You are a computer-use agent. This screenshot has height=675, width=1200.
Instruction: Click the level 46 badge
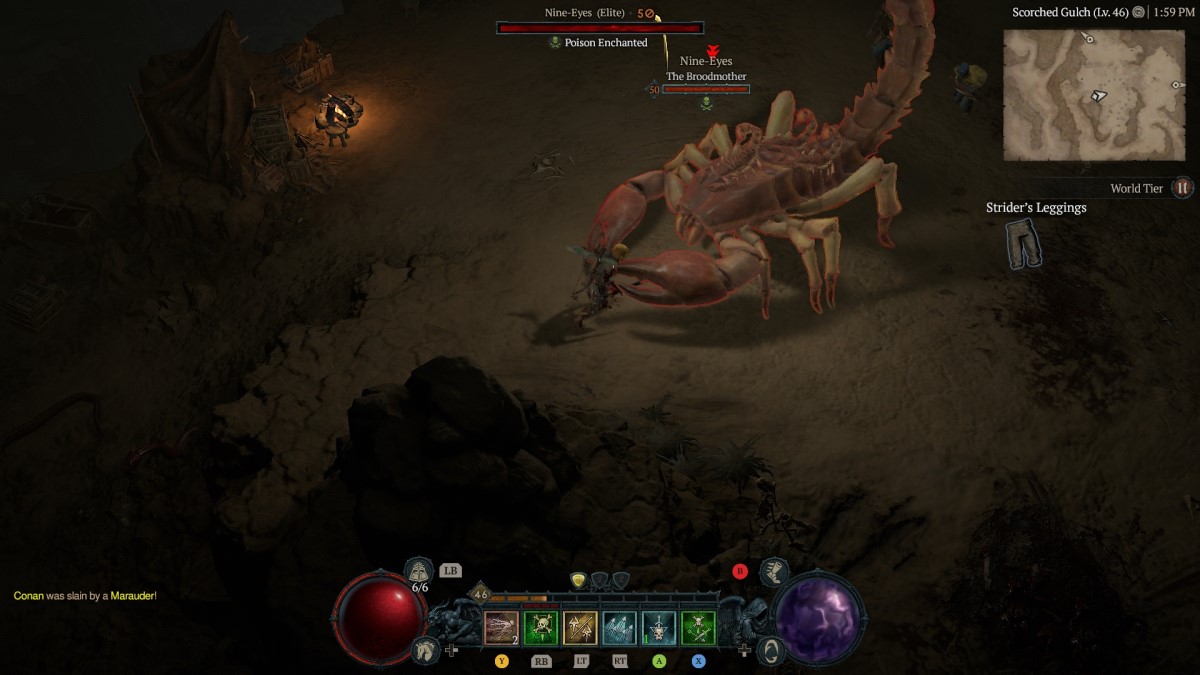(480, 594)
